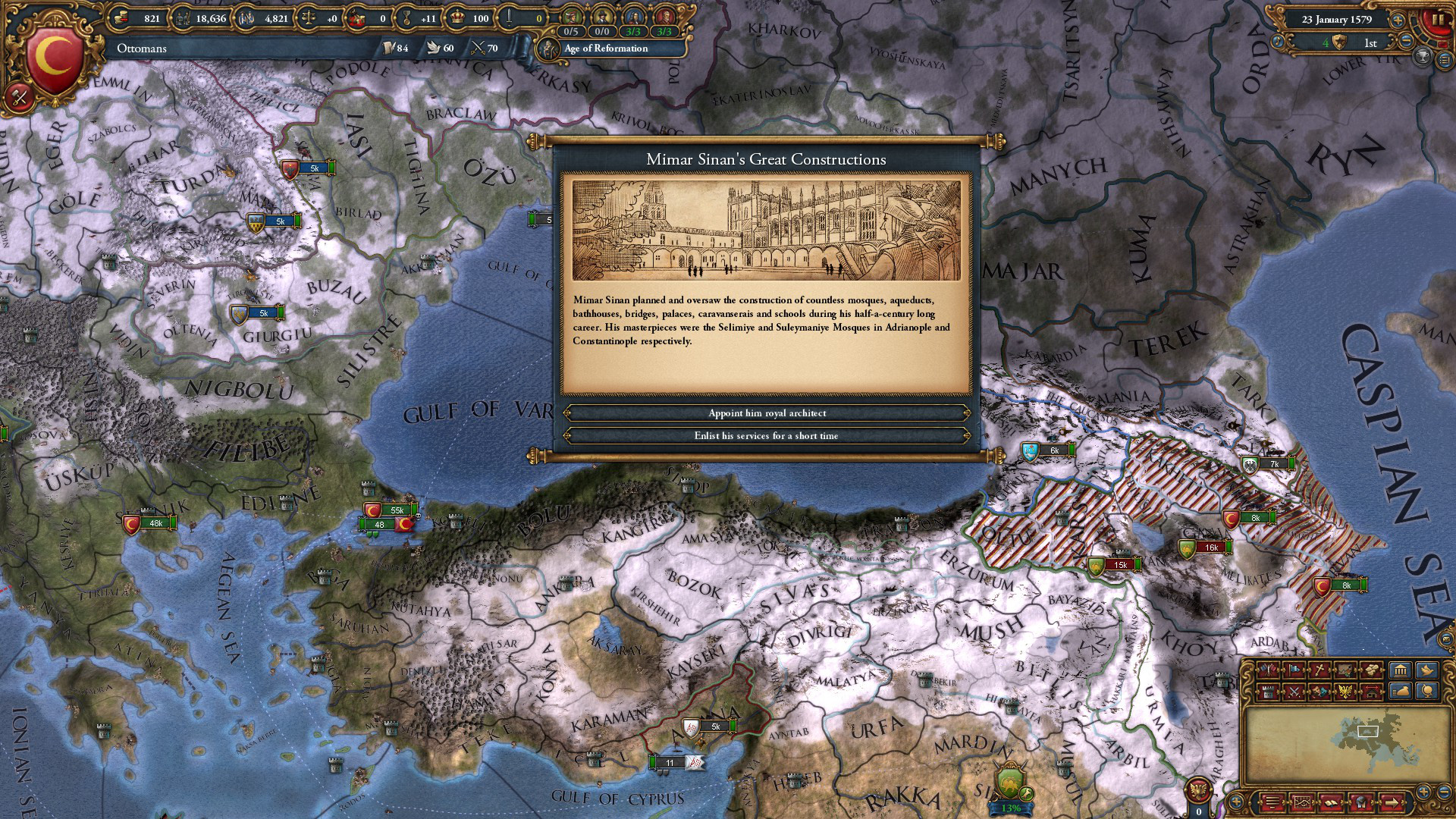Appoint him royal architect
This screenshot has width=1456, height=819.
point(766,413)
